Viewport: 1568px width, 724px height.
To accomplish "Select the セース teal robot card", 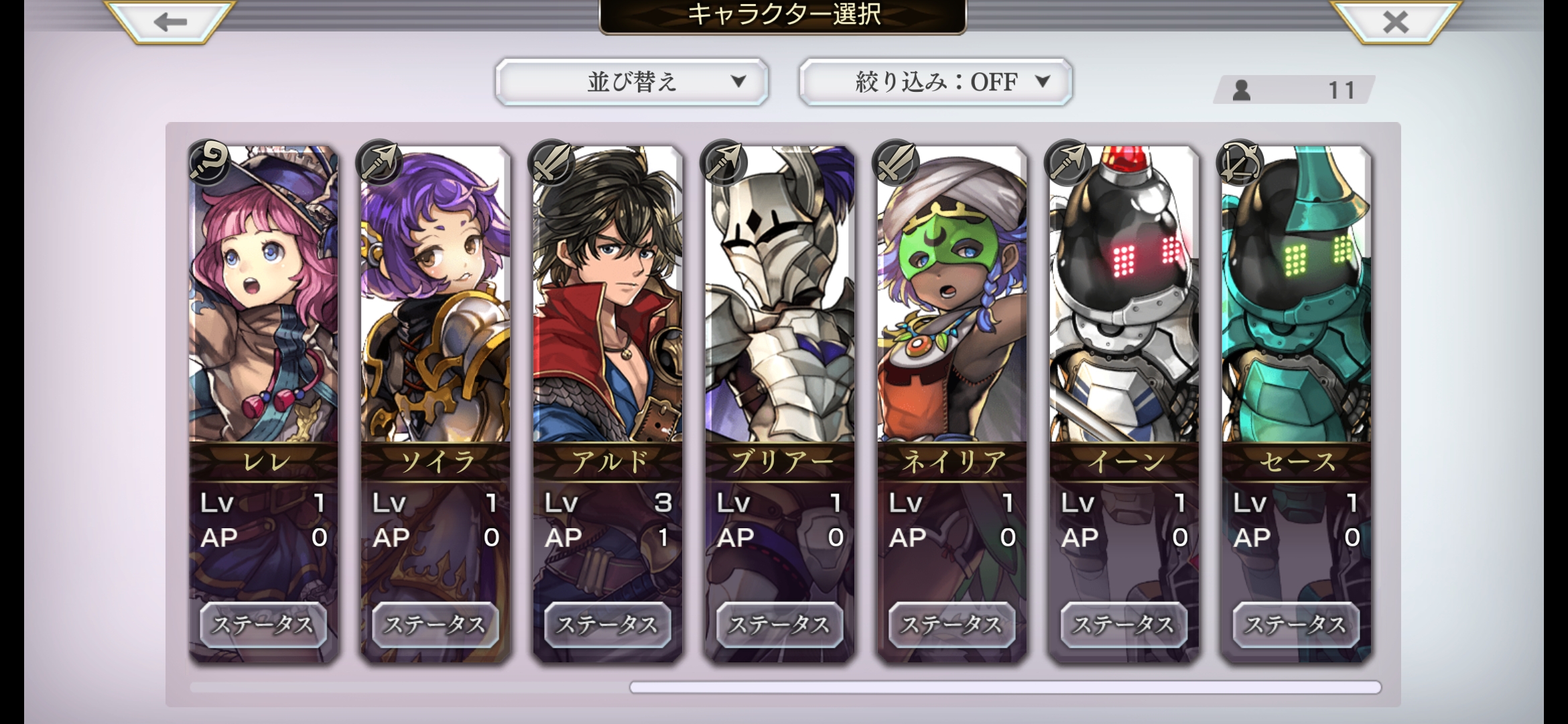I will coord(1297,302).
